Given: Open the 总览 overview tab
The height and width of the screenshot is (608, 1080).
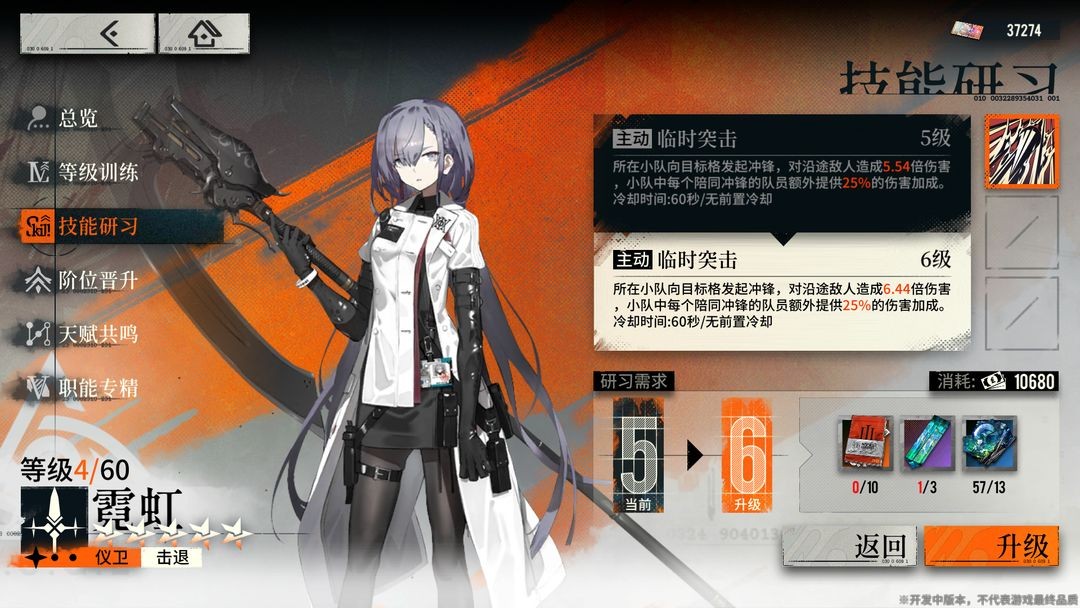Looking at the screenshot, I should coord(78,118).
